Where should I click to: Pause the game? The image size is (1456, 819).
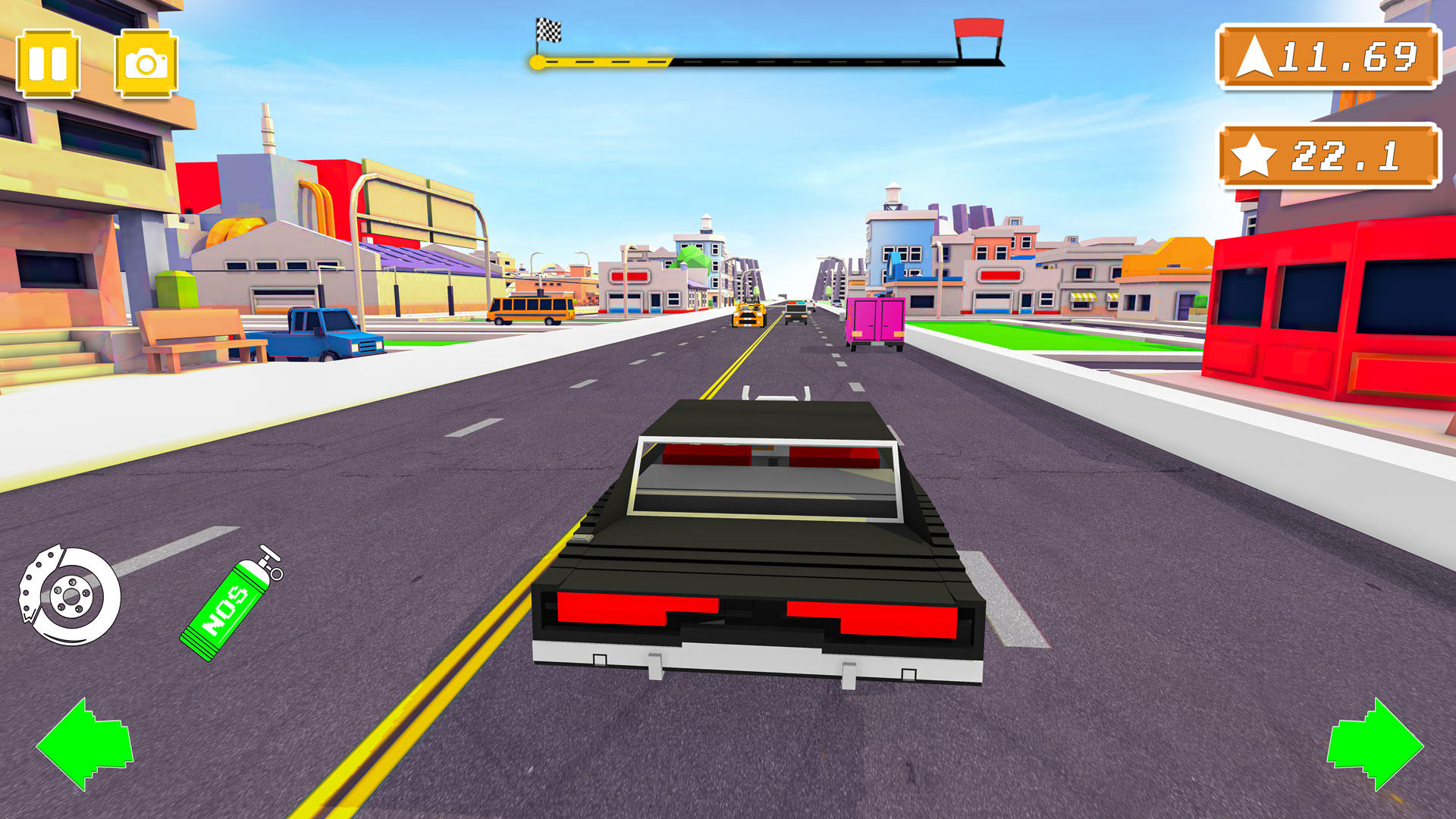coord(49,62)
